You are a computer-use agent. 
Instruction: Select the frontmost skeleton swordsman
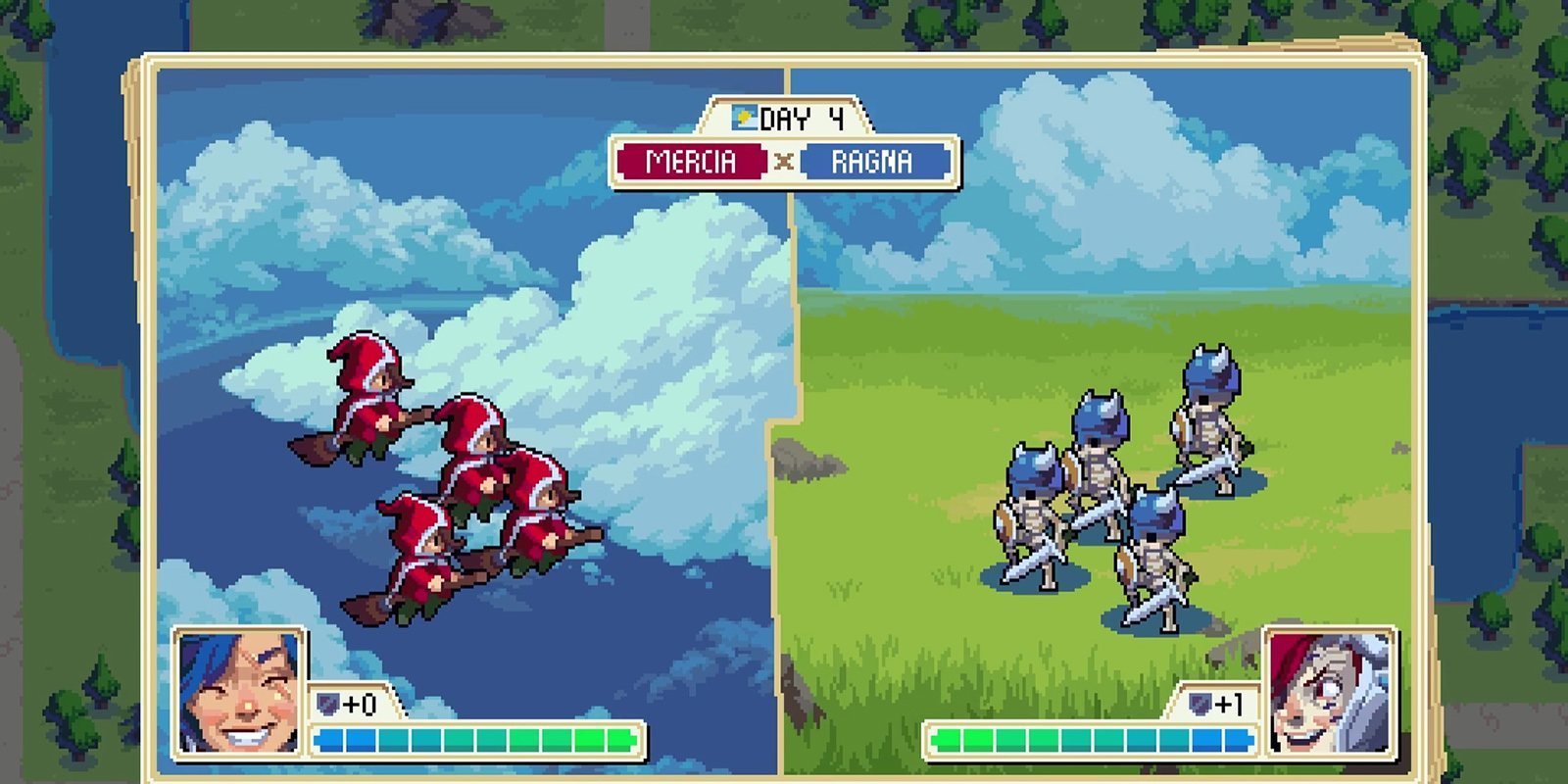1156,549
